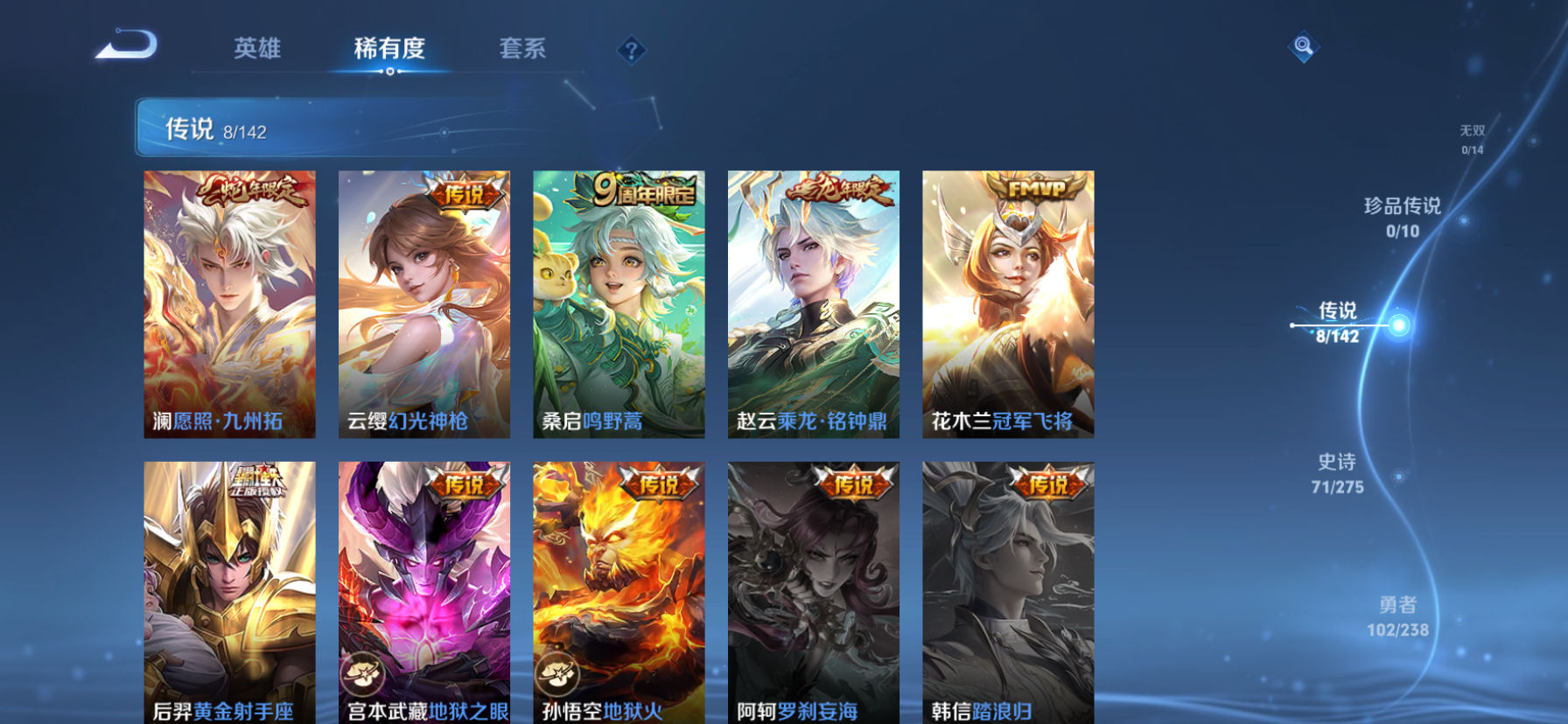
Task: Click the back arrow in the top left
Action: pyautogui.click(x=126, y=44)
